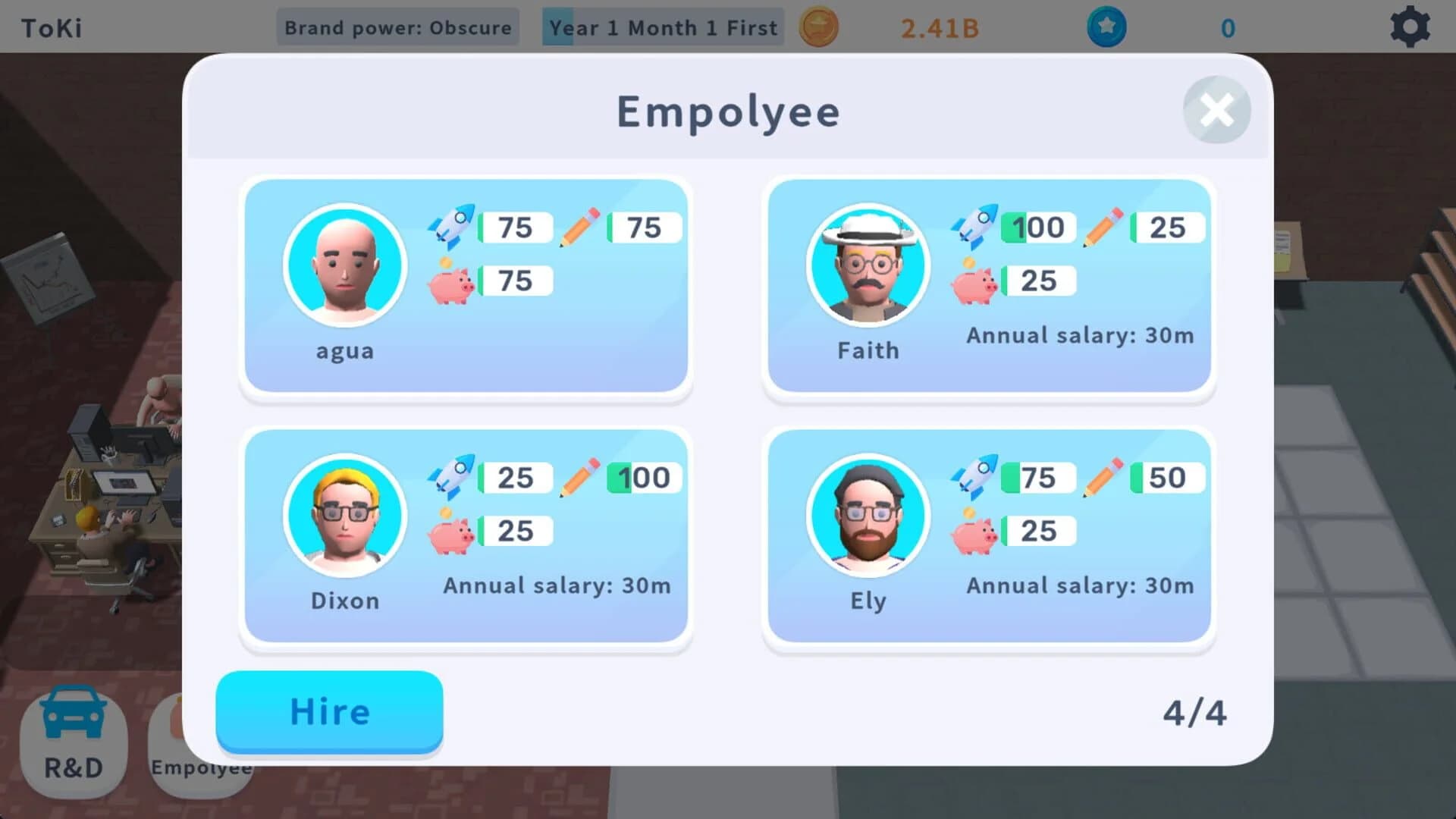
Task: Click the pencil stat icon on Dixon's card
Action: pyautogui.click(x=578, y=478)
